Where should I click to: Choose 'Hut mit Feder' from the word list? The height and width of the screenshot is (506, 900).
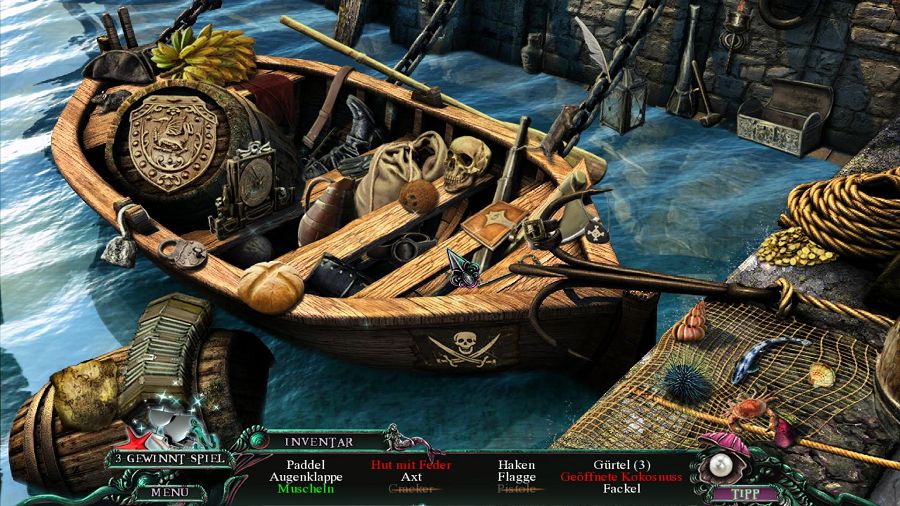(x=411, y=465)
